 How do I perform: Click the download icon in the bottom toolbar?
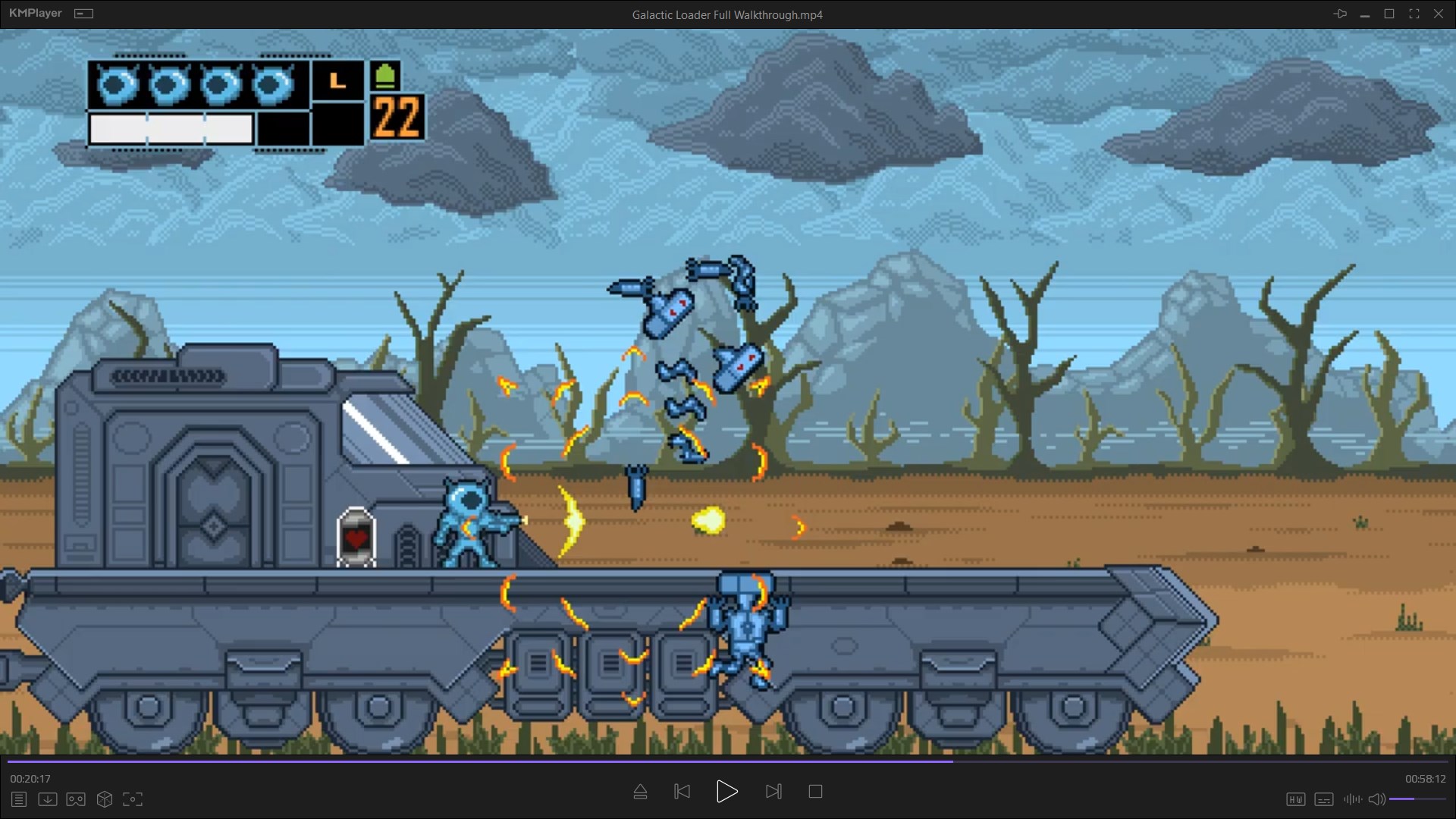(x=47, y=799)
